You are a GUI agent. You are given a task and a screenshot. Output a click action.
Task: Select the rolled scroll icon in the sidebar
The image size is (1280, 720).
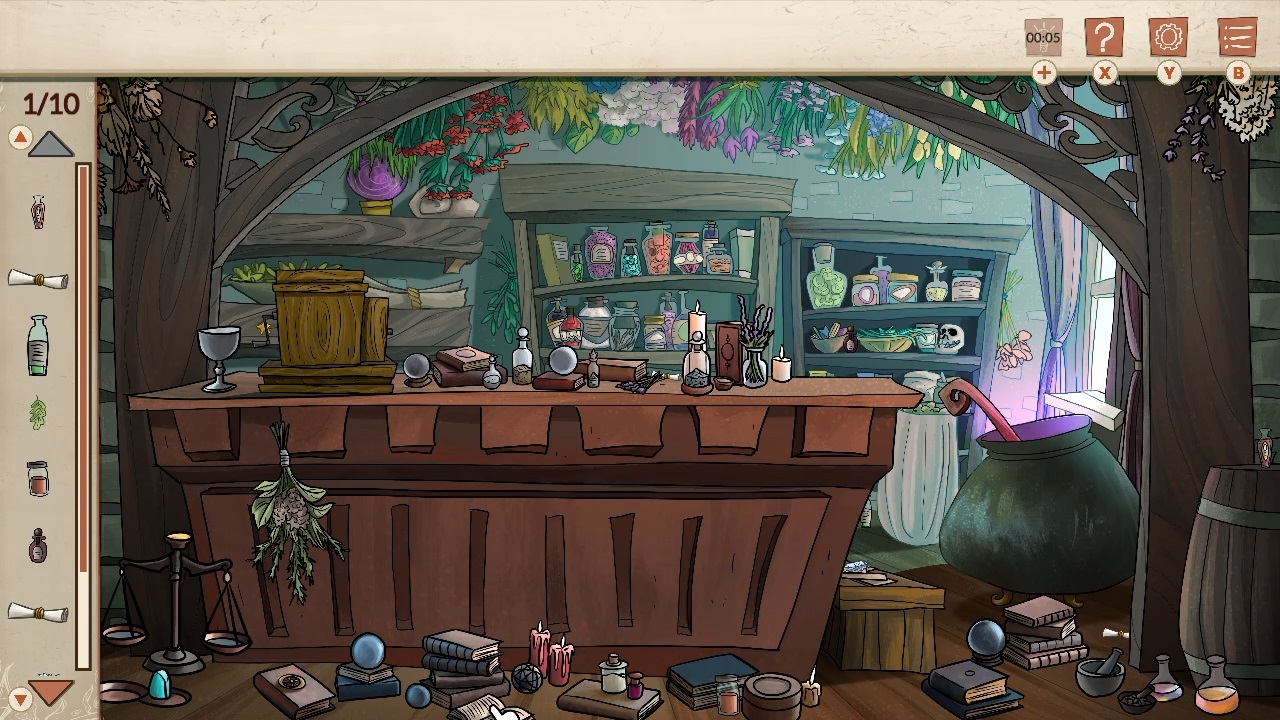click(38, 279)
